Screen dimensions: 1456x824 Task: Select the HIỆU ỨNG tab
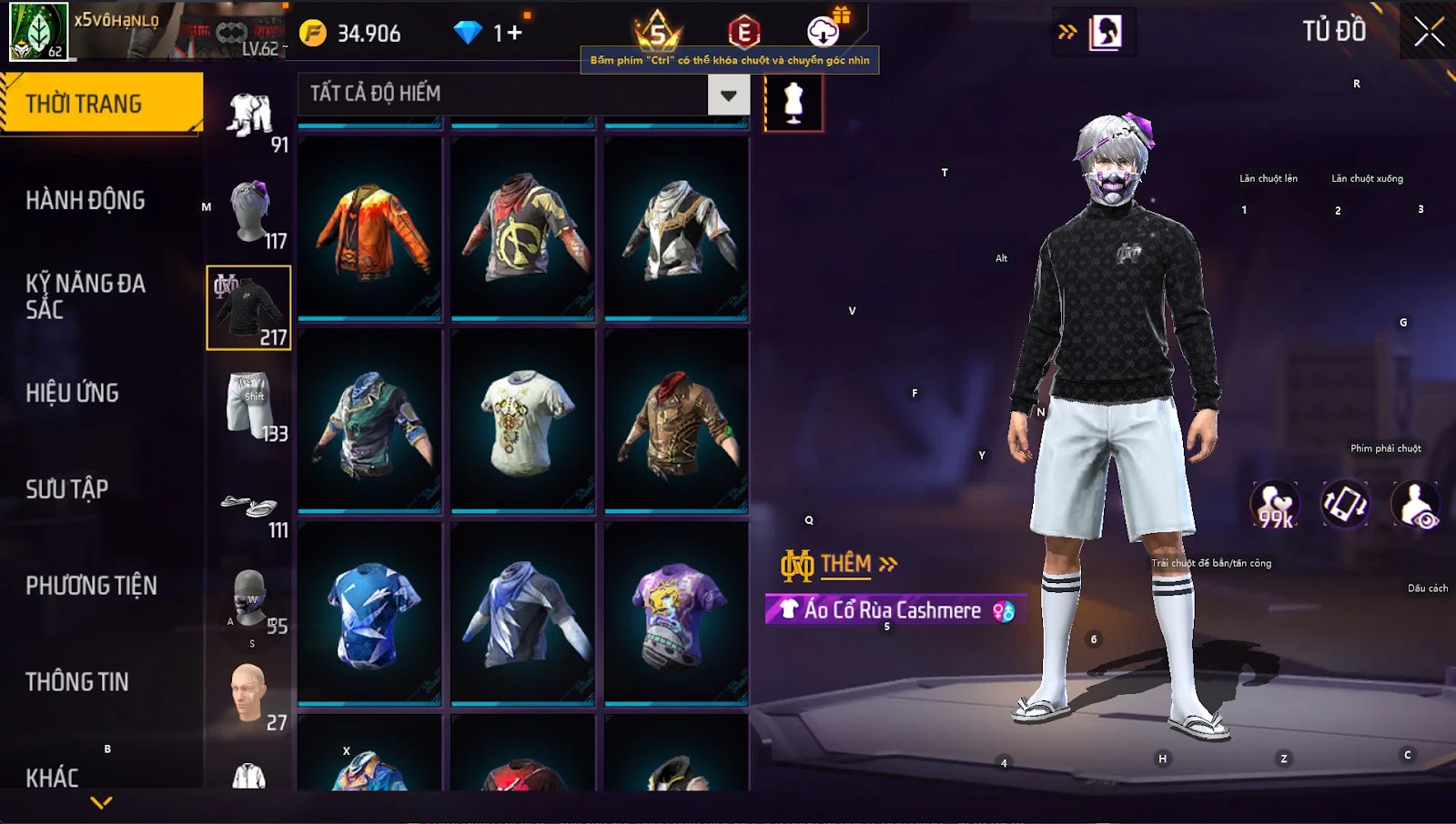tap(73, 393)
